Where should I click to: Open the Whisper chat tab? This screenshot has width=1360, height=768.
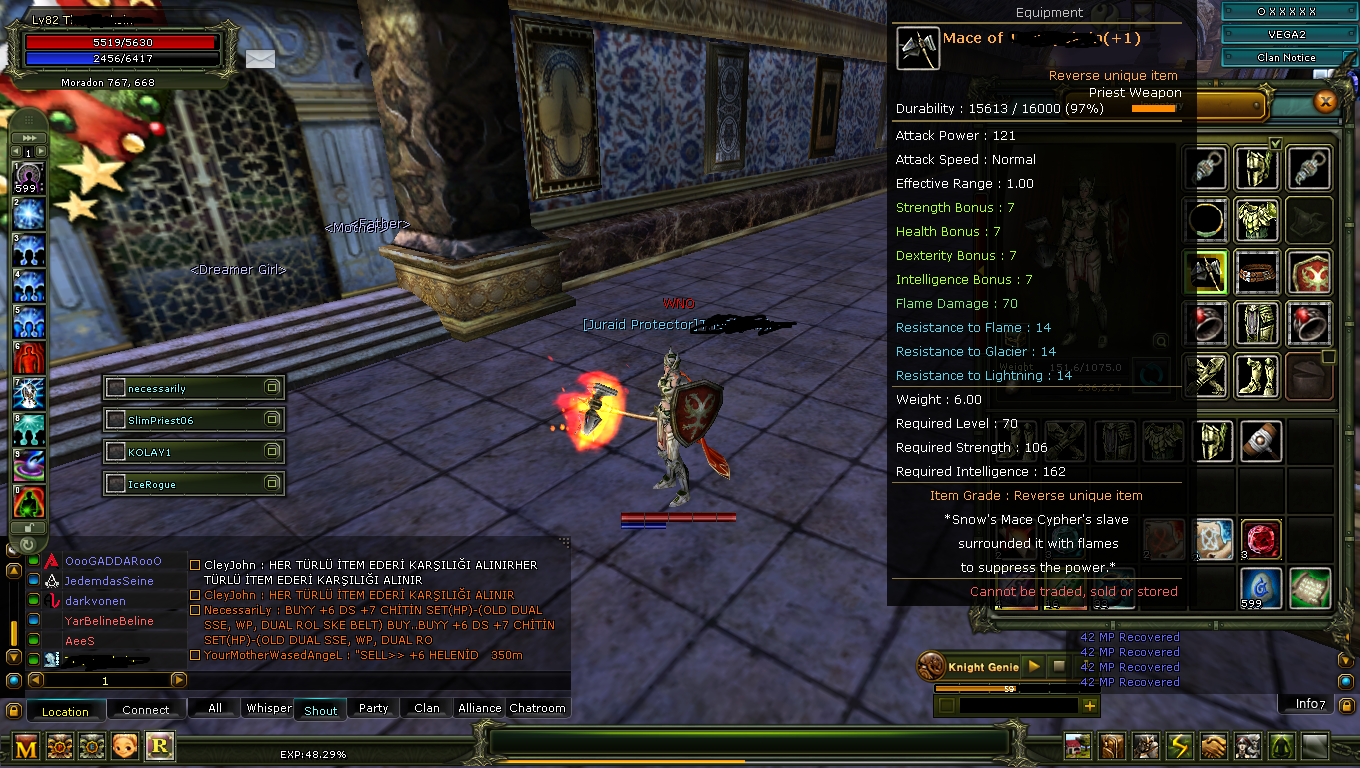click(x=268, y=708)
